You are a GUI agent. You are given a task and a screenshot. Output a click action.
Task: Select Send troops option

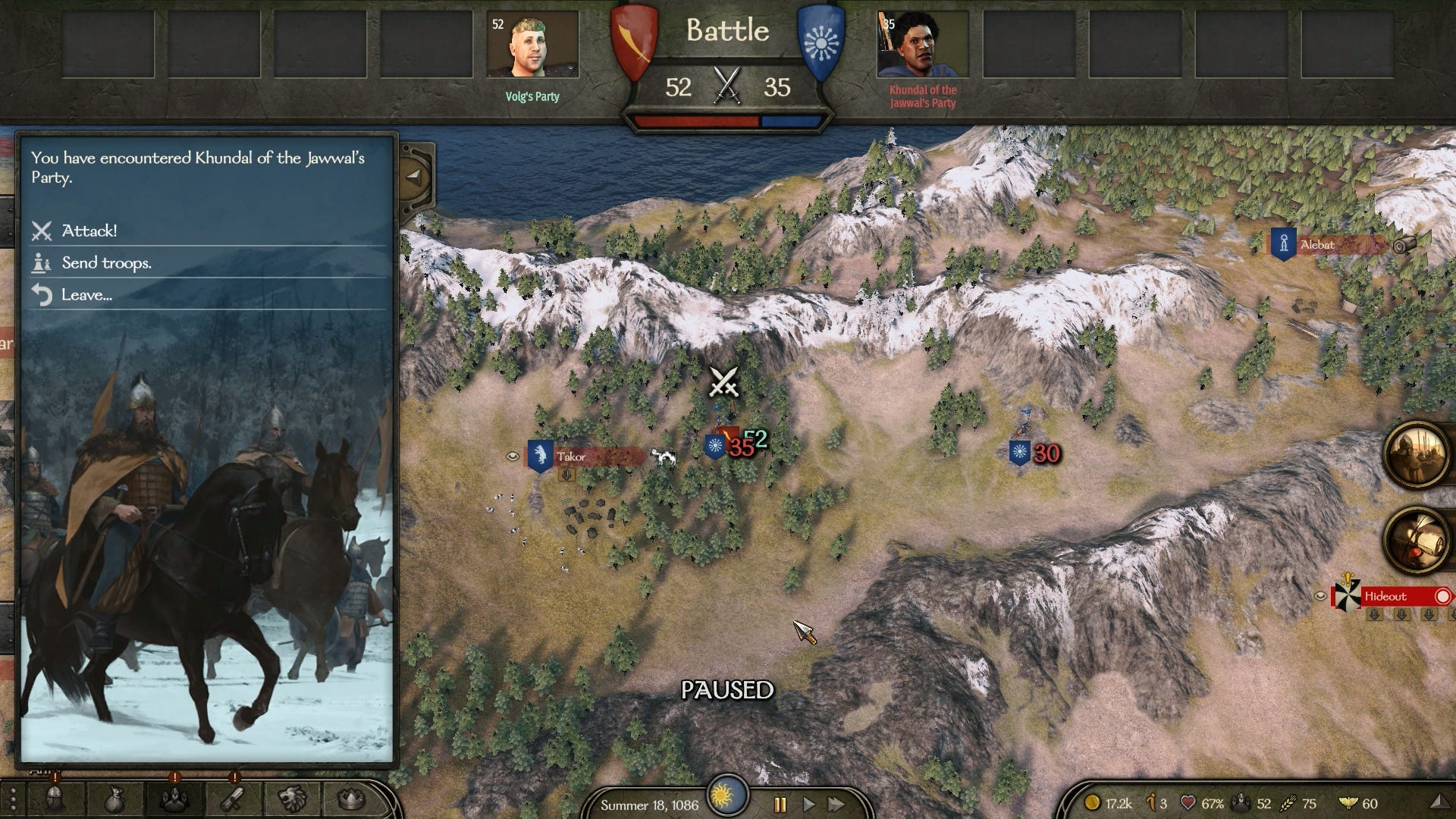click(x=106, y=263)
